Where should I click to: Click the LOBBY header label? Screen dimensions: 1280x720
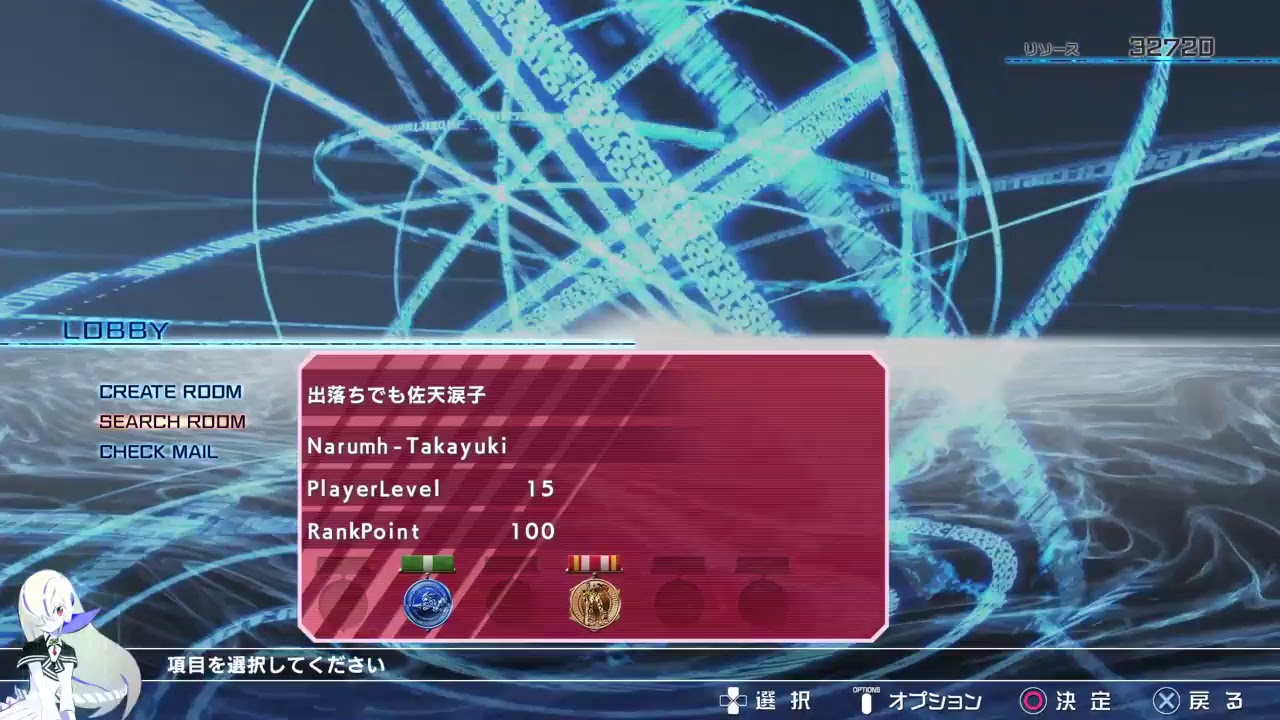click(x=117, y=330)
